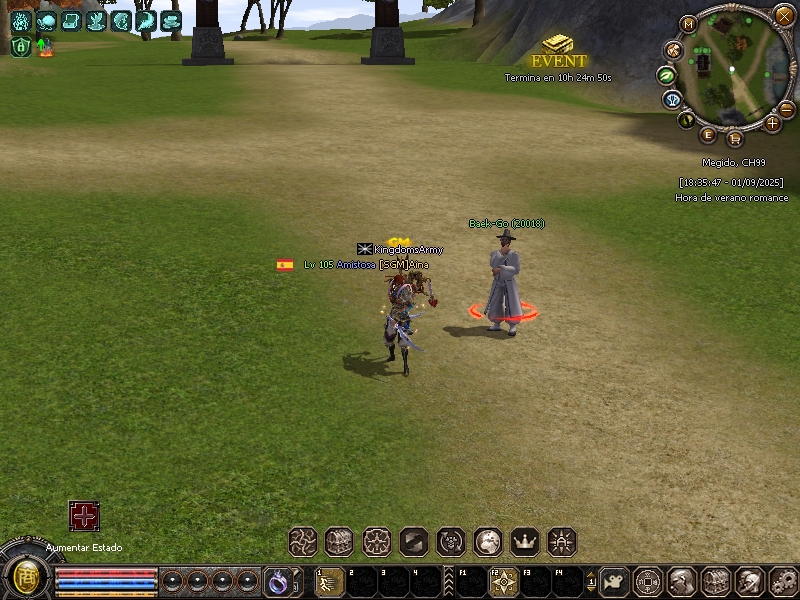Click the purple ring icon by the status bars
The width and height of the screenshot is (800, 600).
click(277, 580)
